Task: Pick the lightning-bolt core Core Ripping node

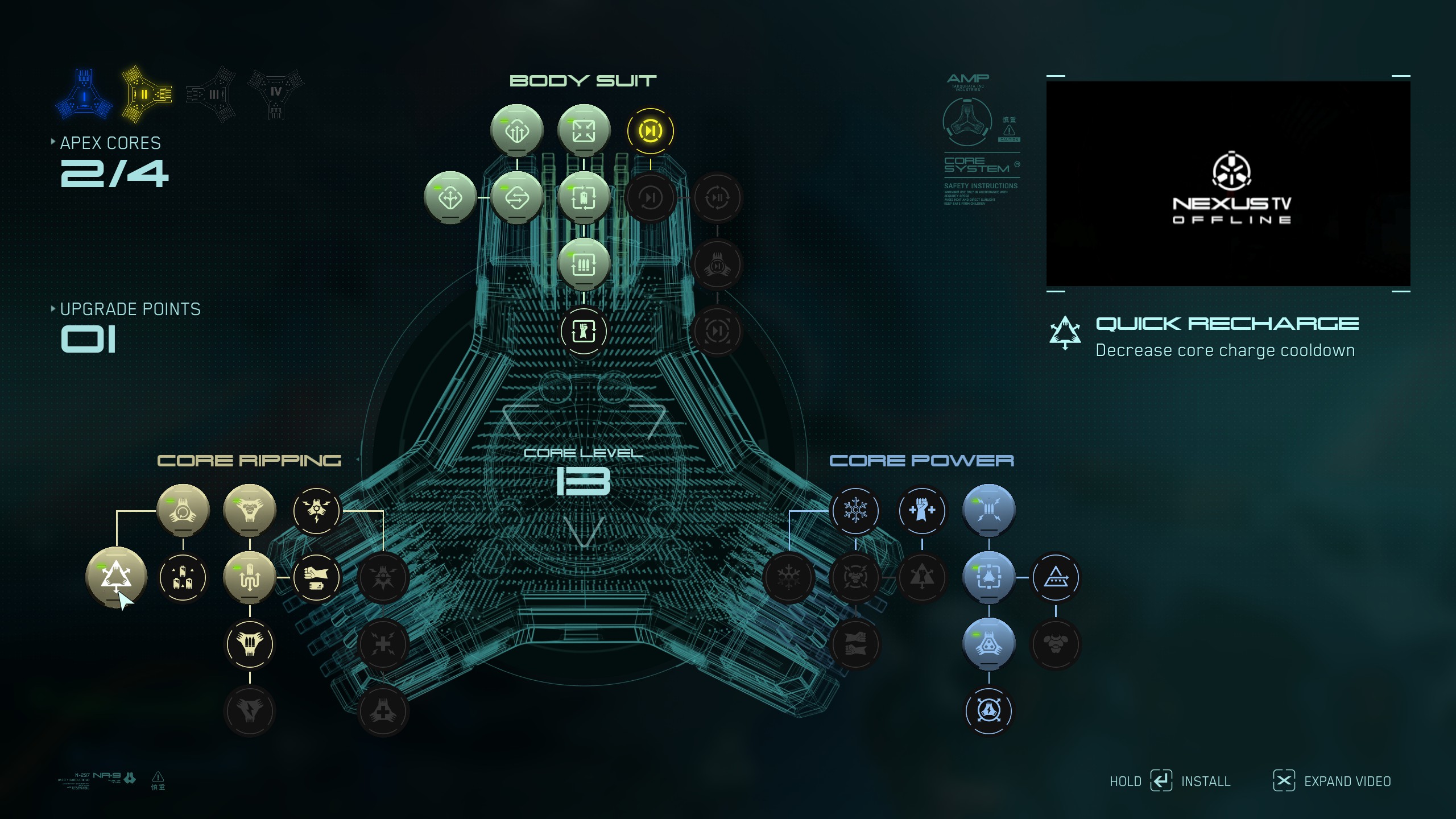Action: click(316, 511)
